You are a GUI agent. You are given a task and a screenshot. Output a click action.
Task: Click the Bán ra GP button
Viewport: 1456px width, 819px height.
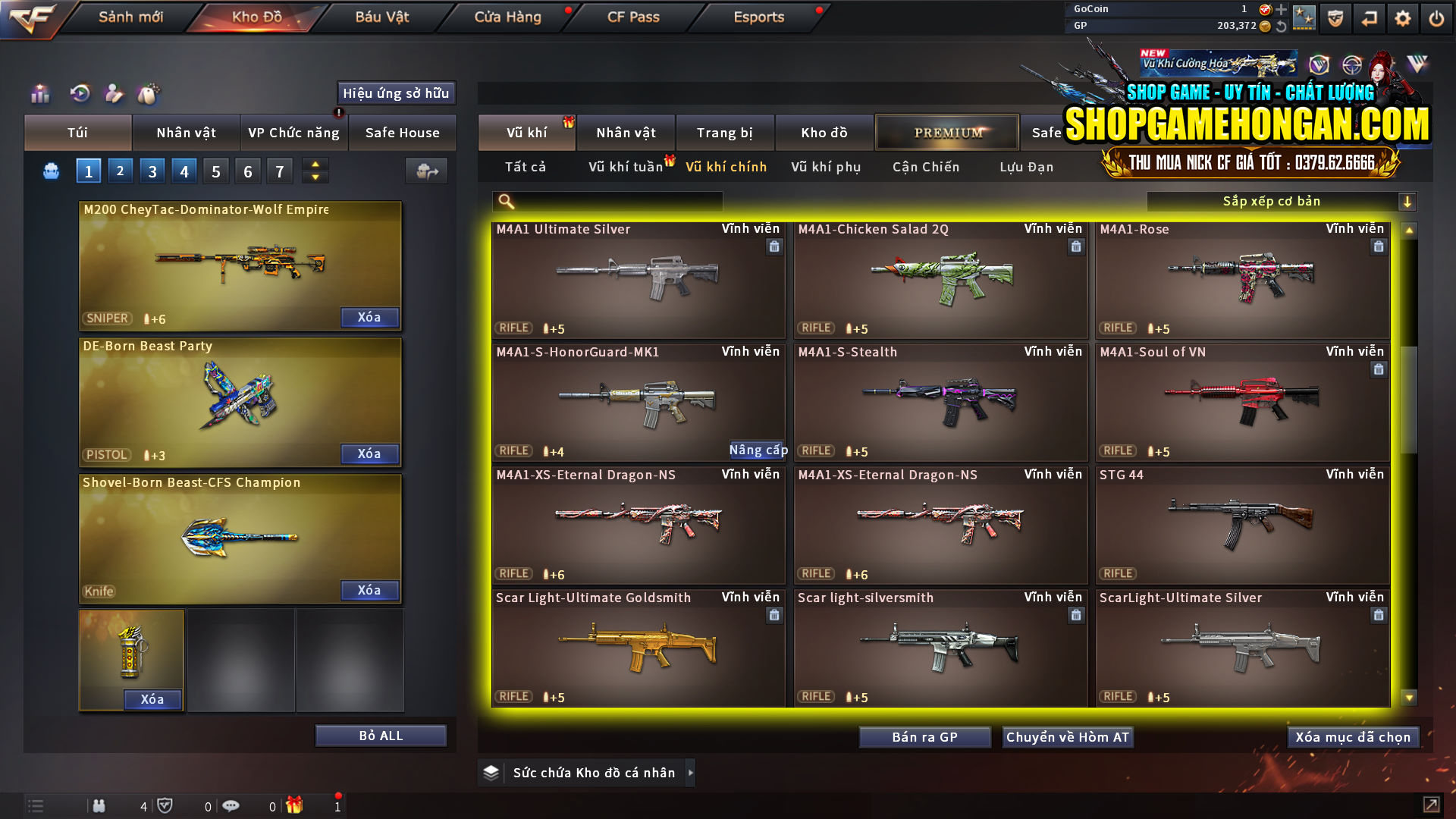[924, 736]
